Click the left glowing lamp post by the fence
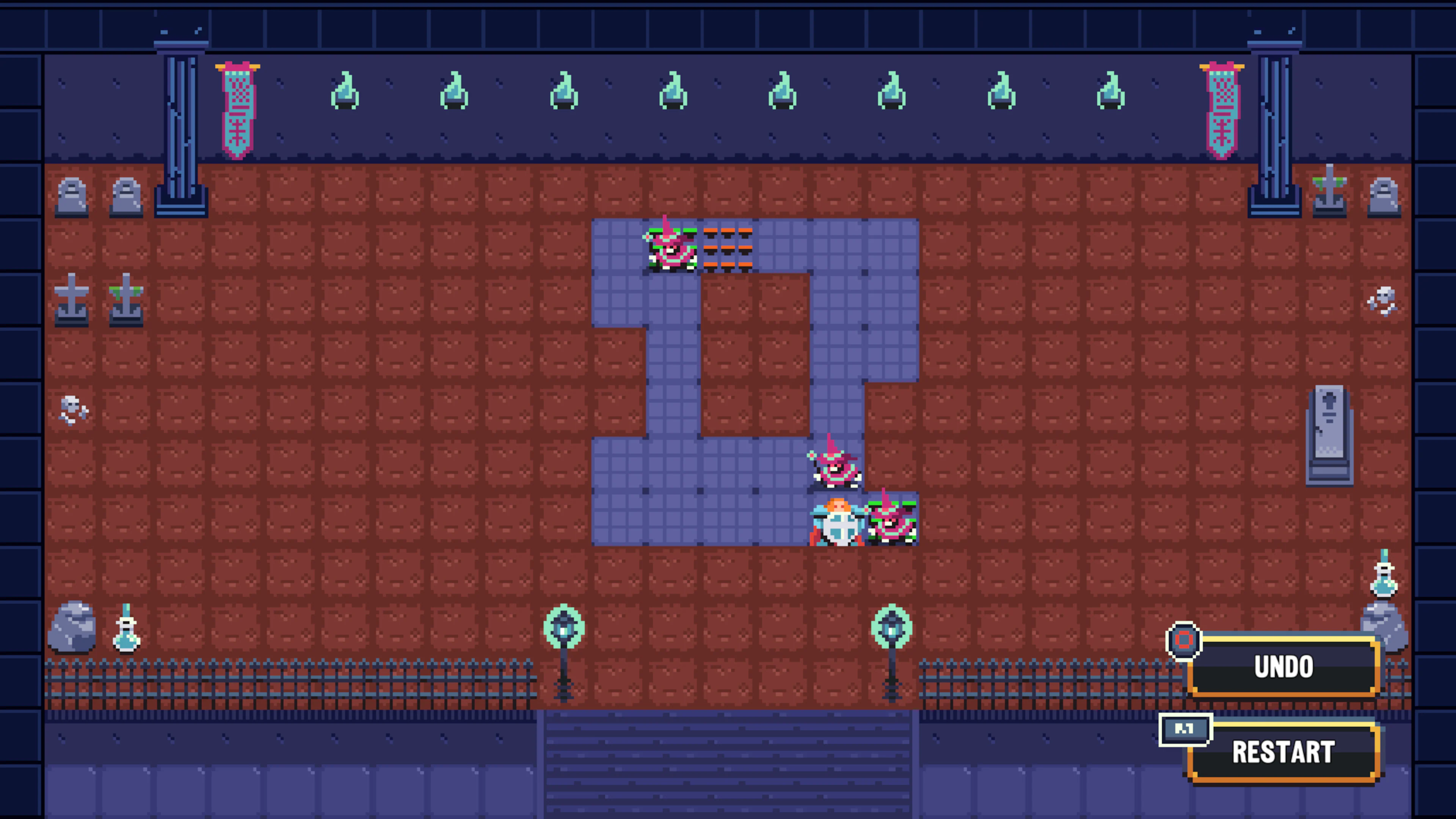The image size is (1456, 819). (565, 628)
